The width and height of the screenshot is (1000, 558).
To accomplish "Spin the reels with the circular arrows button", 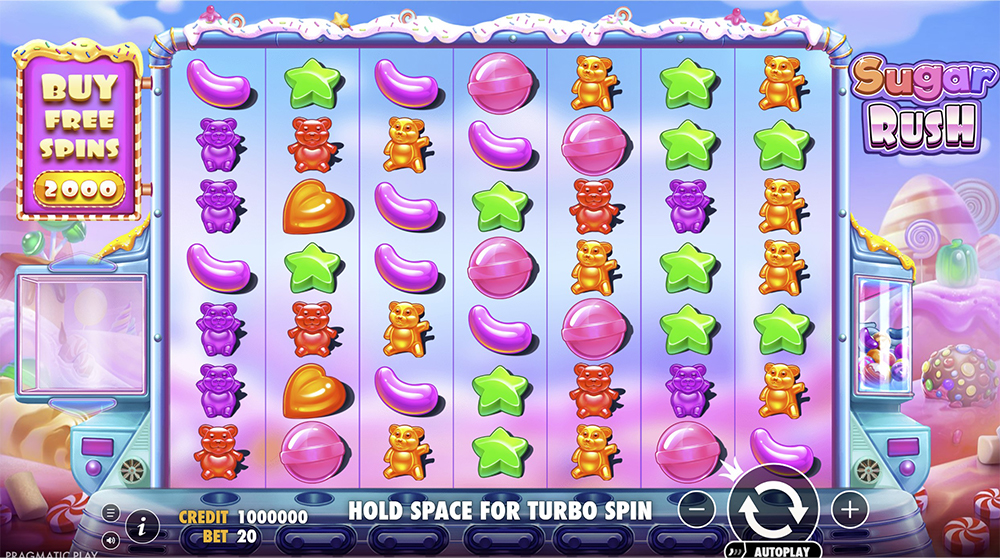I will pos(773,509).
